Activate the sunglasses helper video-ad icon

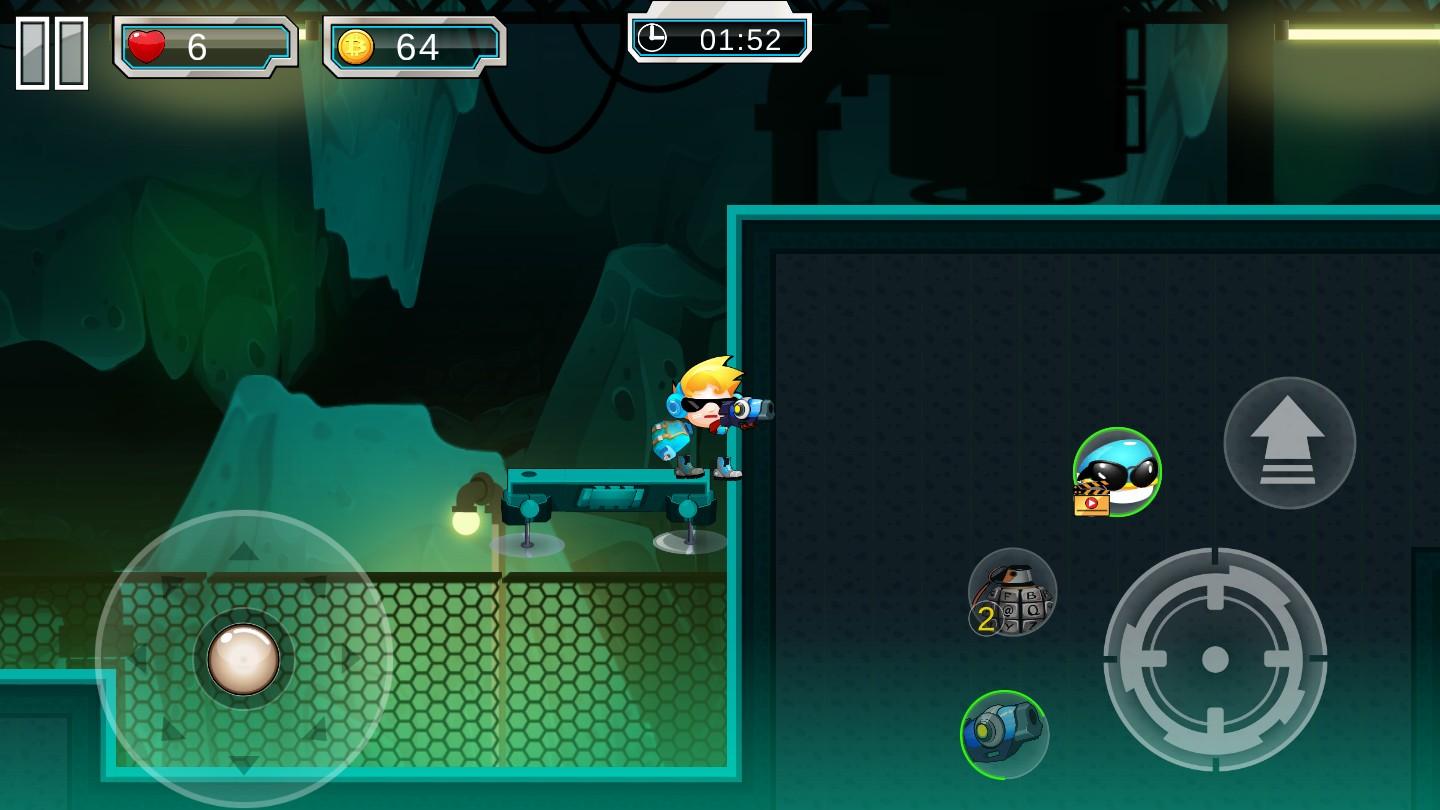(x=1117, y=472)
